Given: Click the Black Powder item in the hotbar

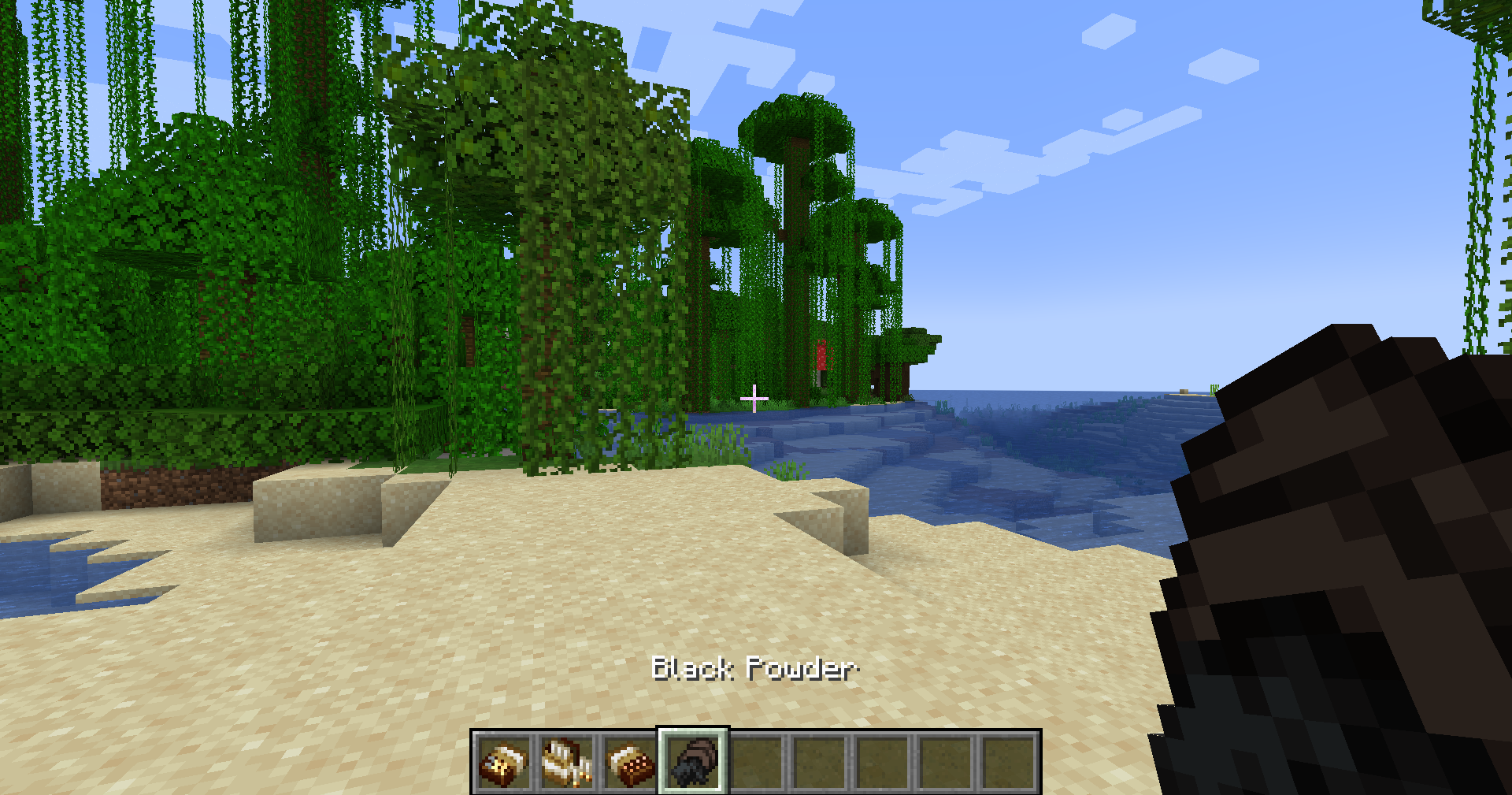Looking at the screenshot, I should (x=693, y=761).
